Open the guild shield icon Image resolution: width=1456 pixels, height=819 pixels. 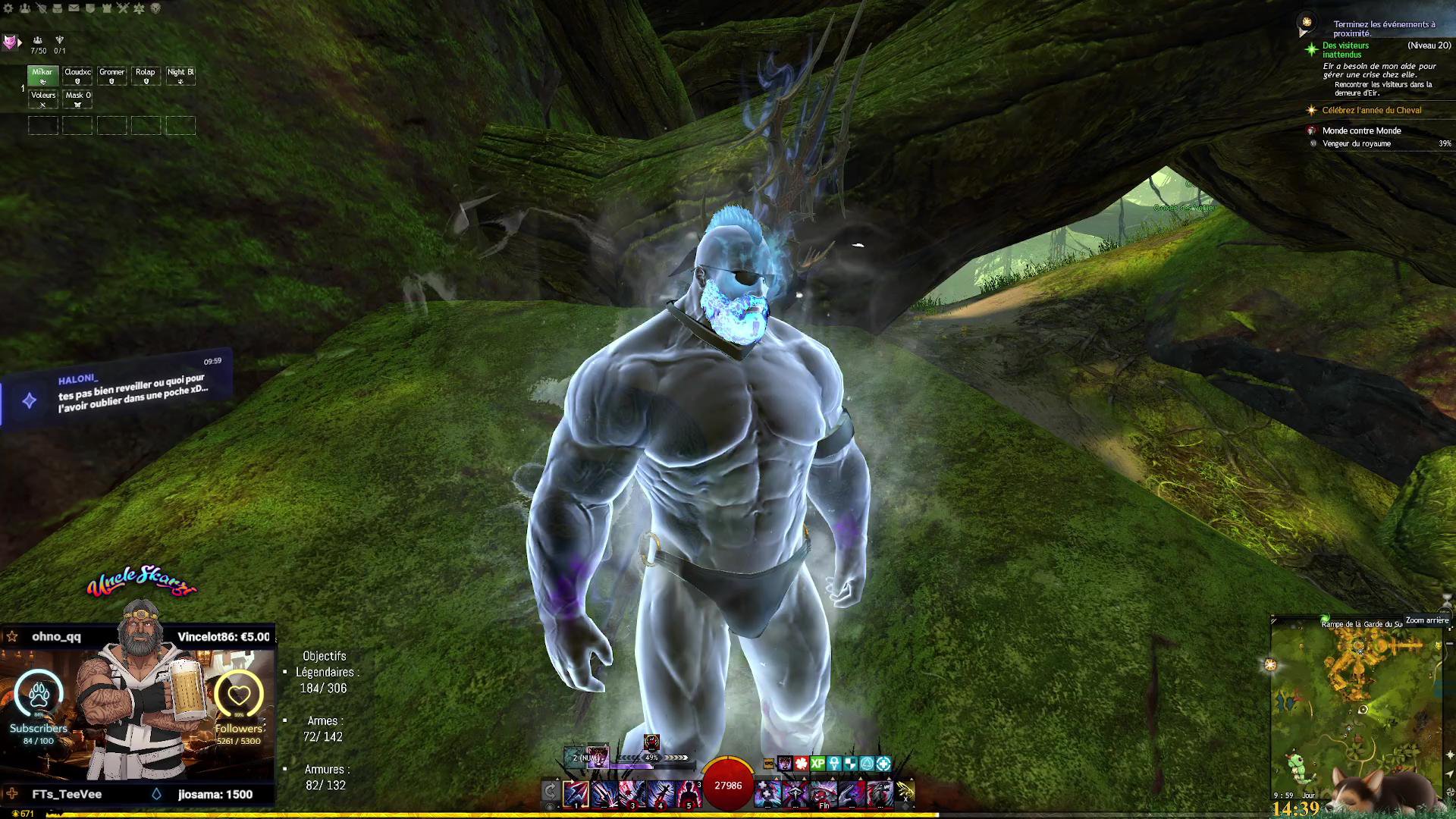(90, 8)
